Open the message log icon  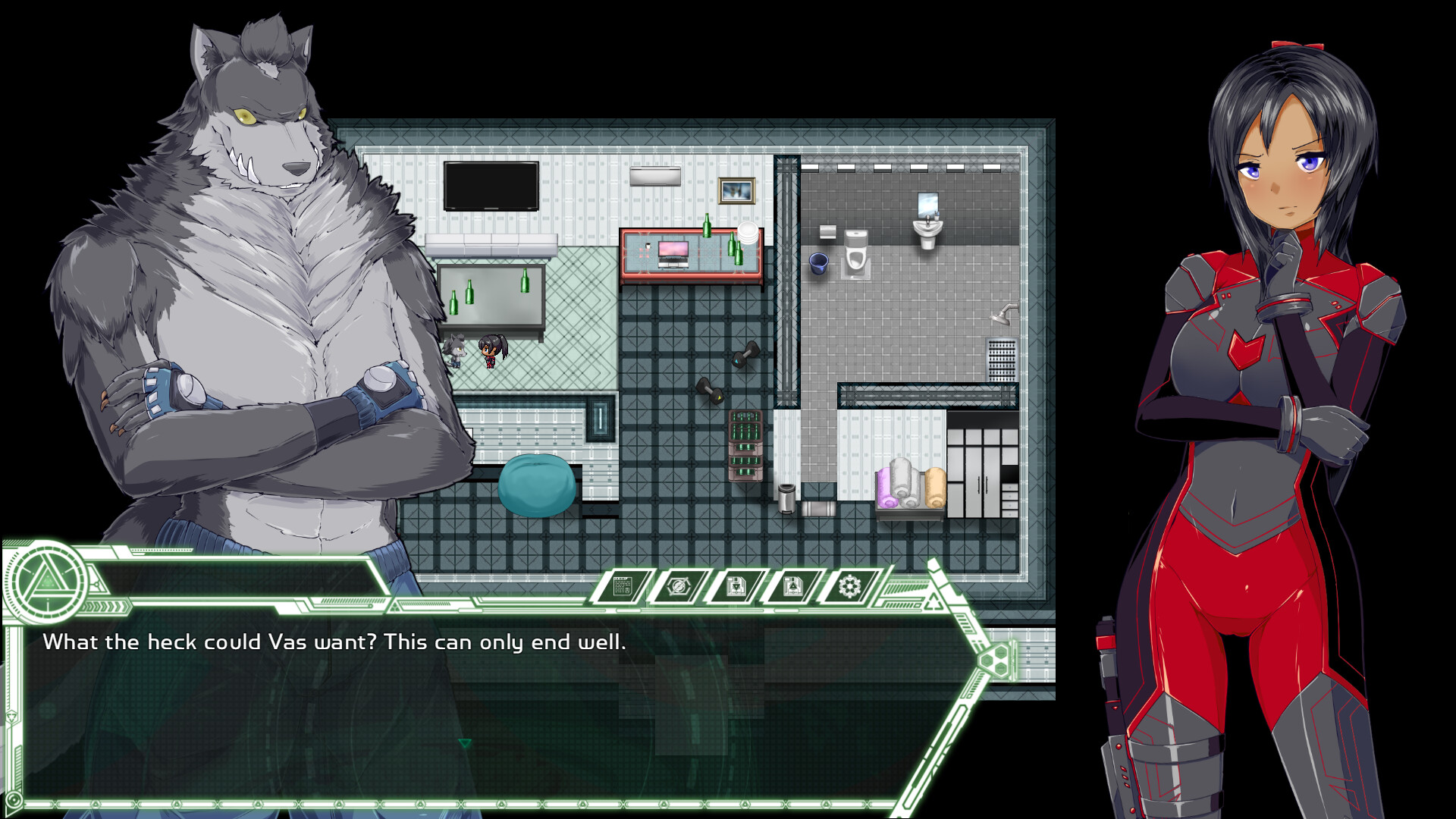click(x=622, y=586)
